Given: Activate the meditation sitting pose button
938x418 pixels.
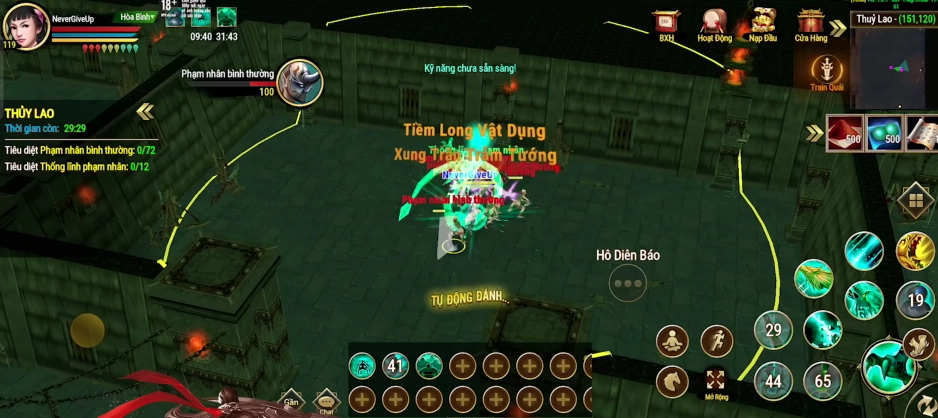Looking at the screenshot, I should click(672, 341).
